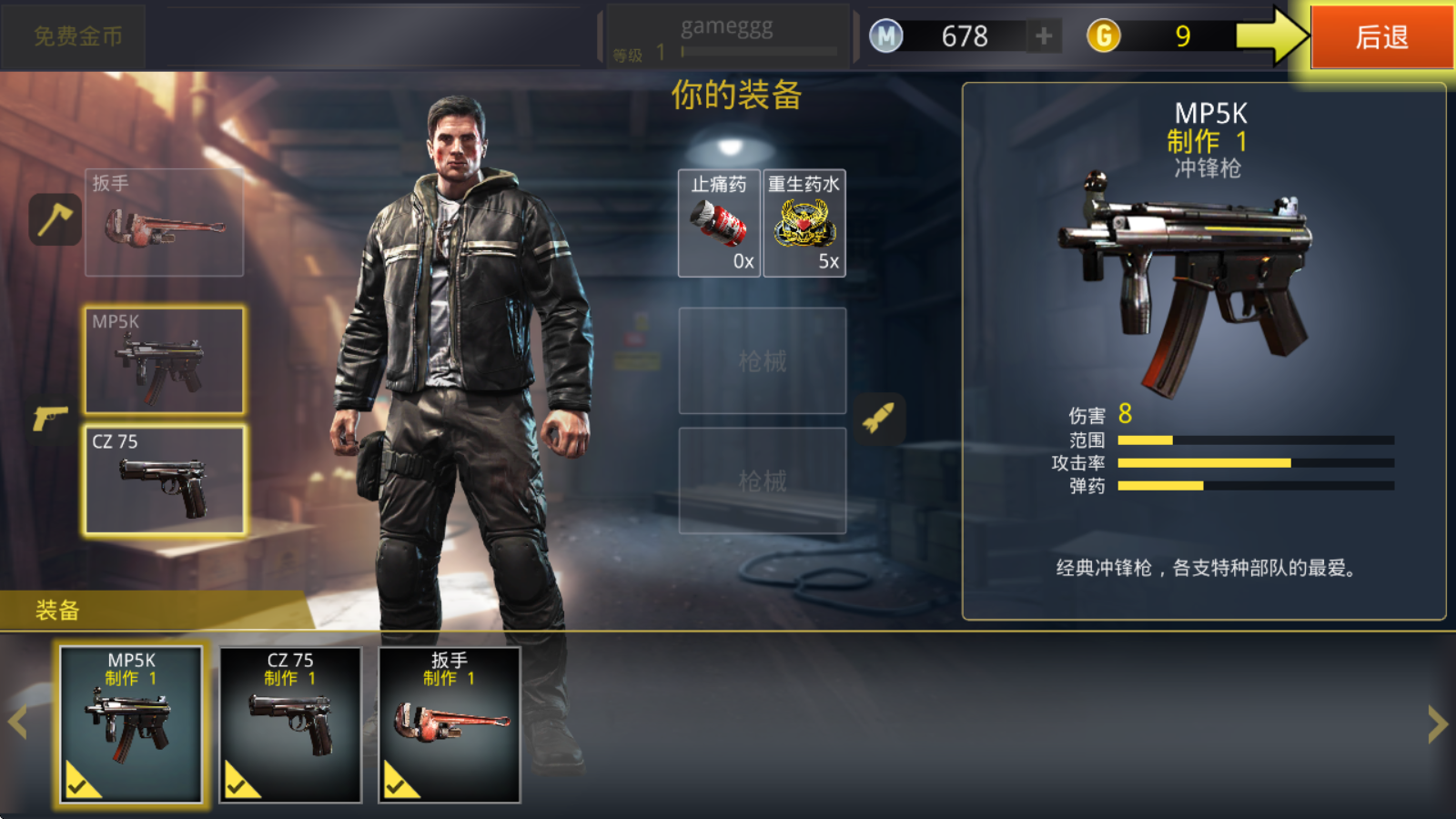Show next items with right arrow
Image resolution: width=1456 pixels, height=819 pixels.
coord(1438,724)
